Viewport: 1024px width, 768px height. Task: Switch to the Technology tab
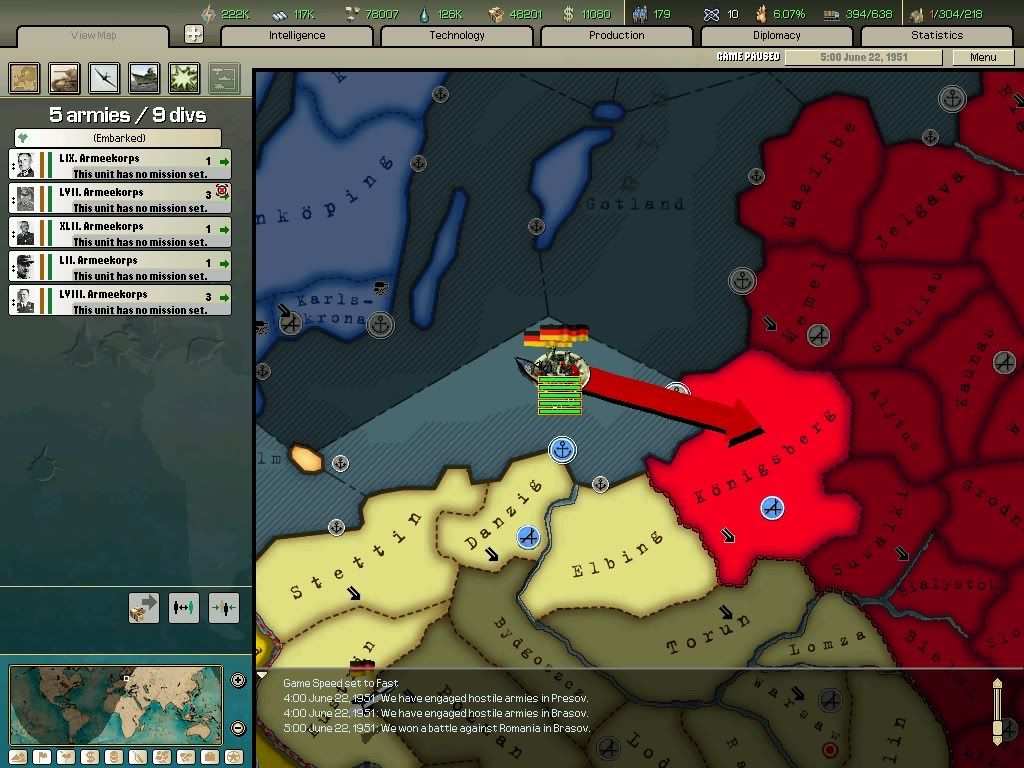tap(457, 36)
